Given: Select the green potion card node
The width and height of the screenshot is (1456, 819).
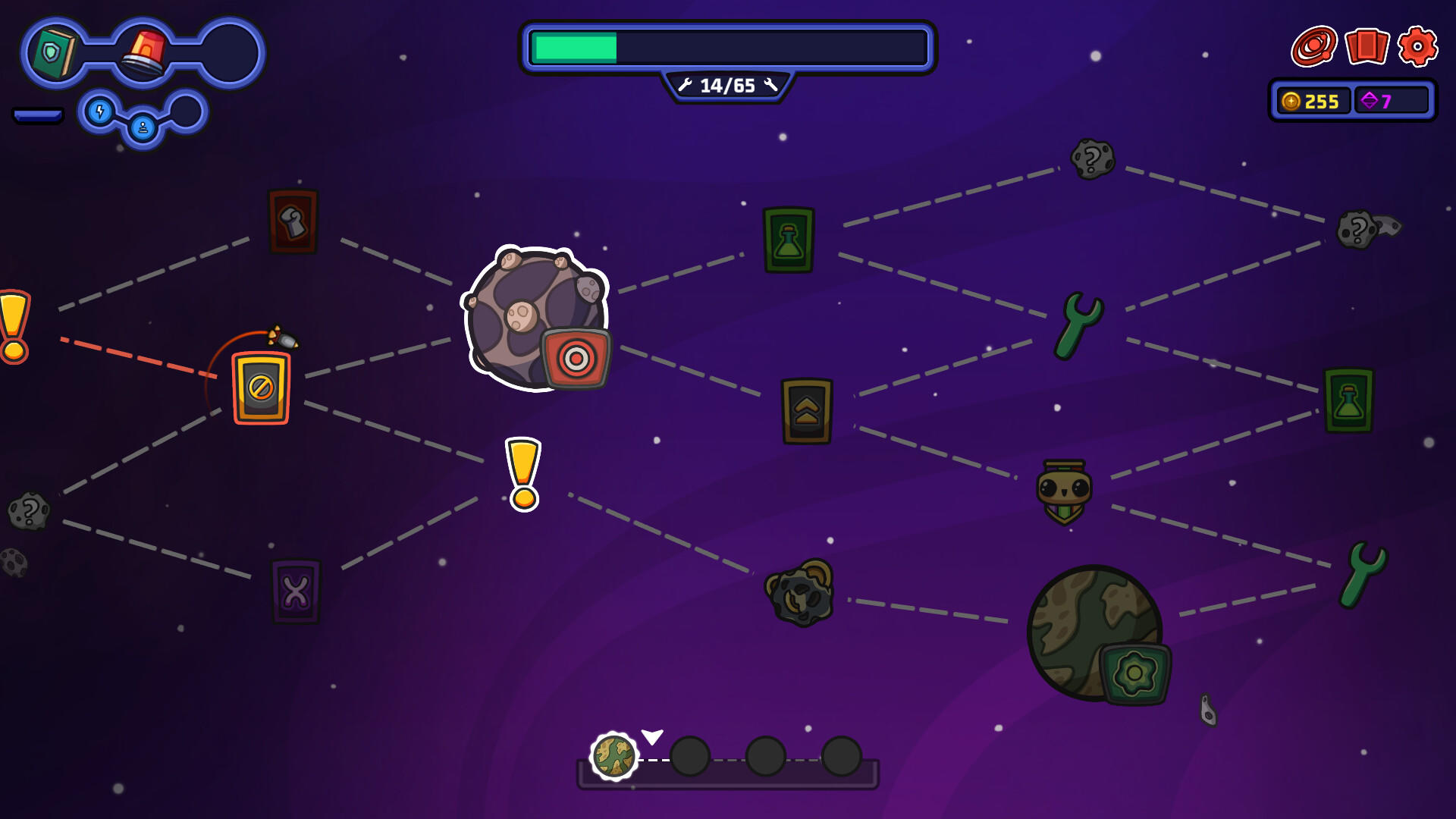Looking at the screenshot, I should pyautogui.click(x=789, y=240).
